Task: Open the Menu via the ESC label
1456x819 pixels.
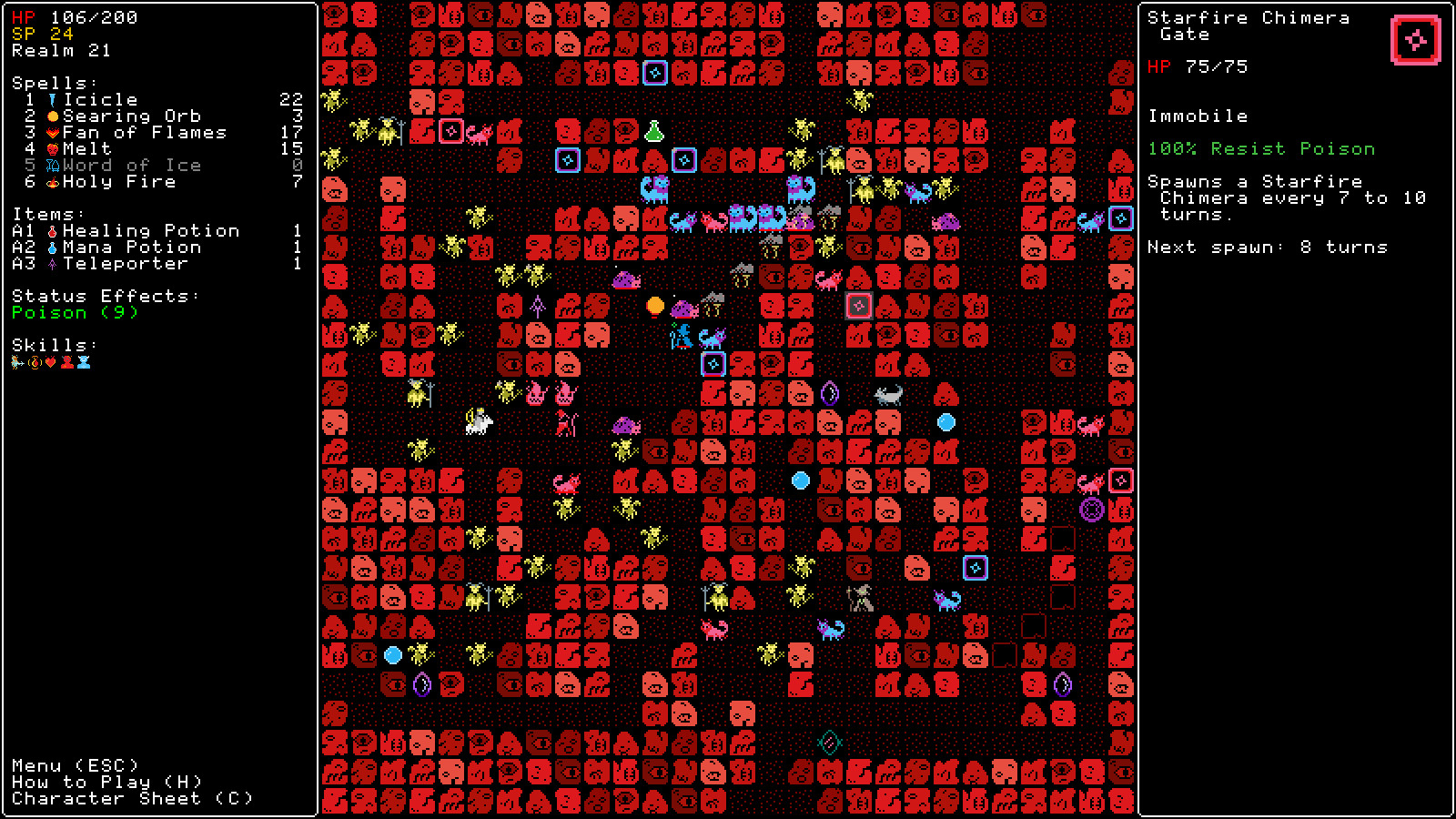Action: pyautogui.click(x=76, y=765)
